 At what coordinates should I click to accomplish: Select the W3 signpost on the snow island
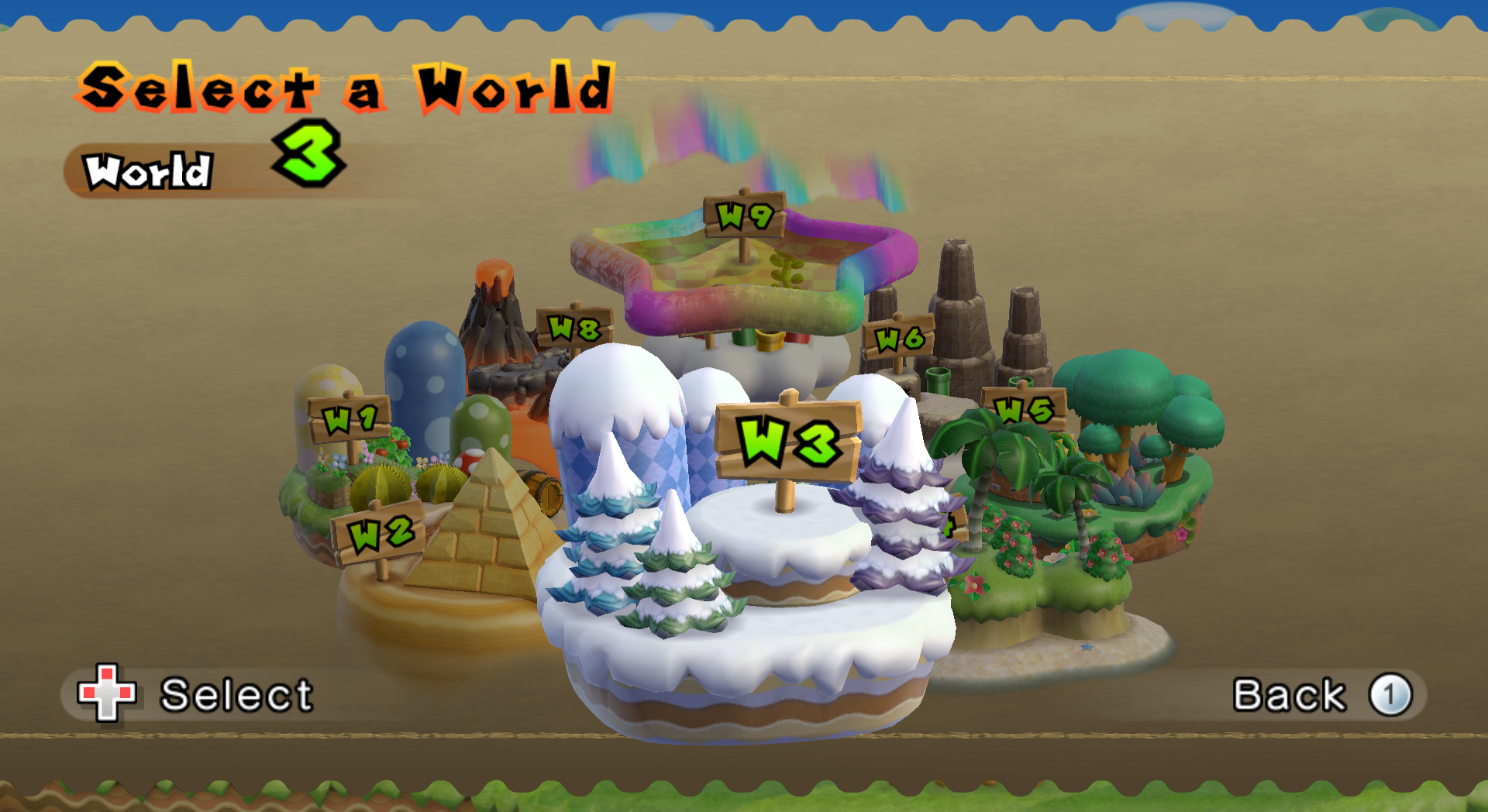790,442
